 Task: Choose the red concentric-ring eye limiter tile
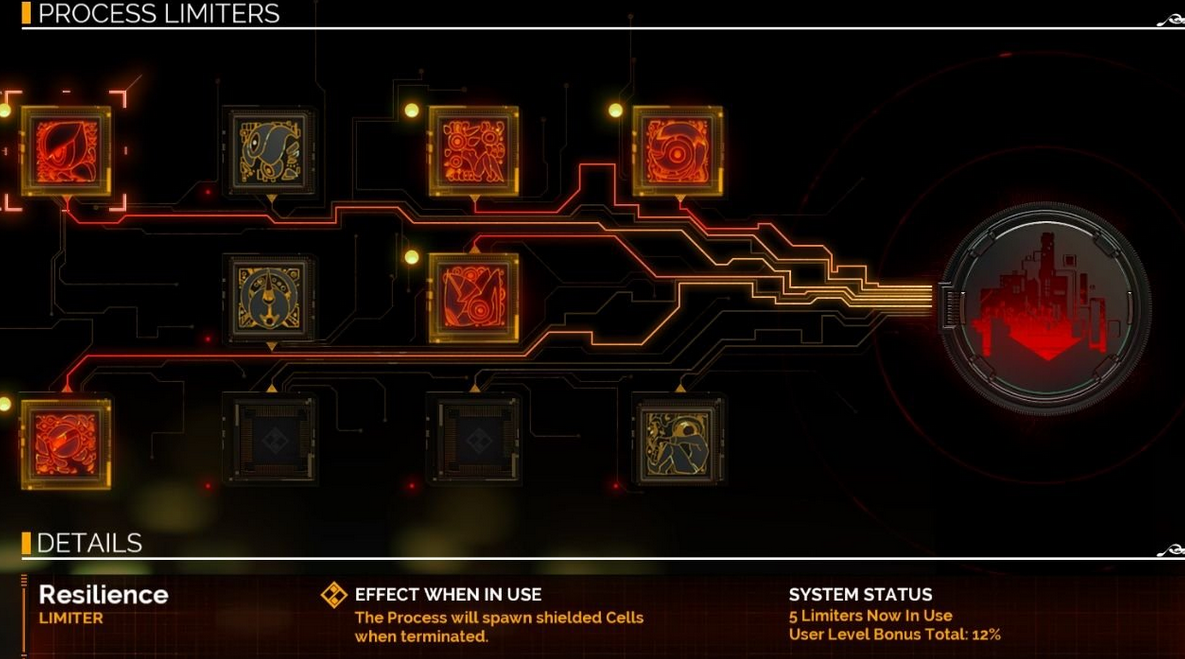coord(677,151)
